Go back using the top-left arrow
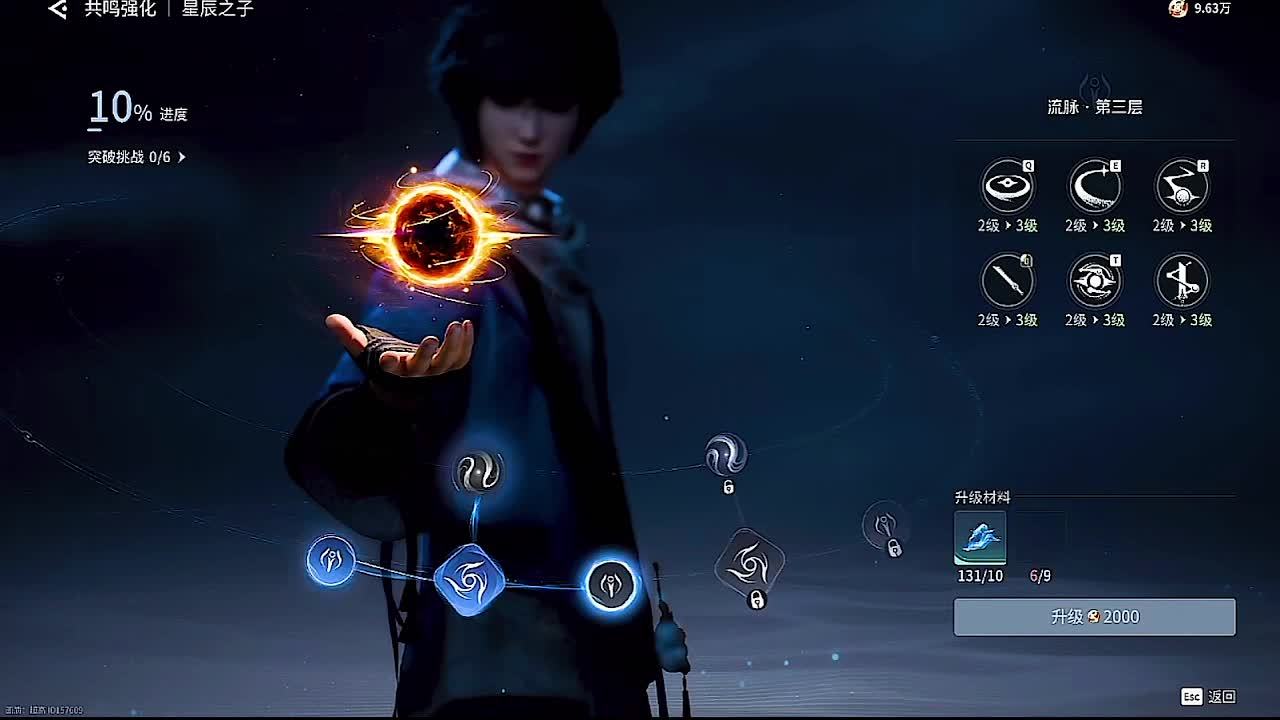1280x720 pixels. 58,10
